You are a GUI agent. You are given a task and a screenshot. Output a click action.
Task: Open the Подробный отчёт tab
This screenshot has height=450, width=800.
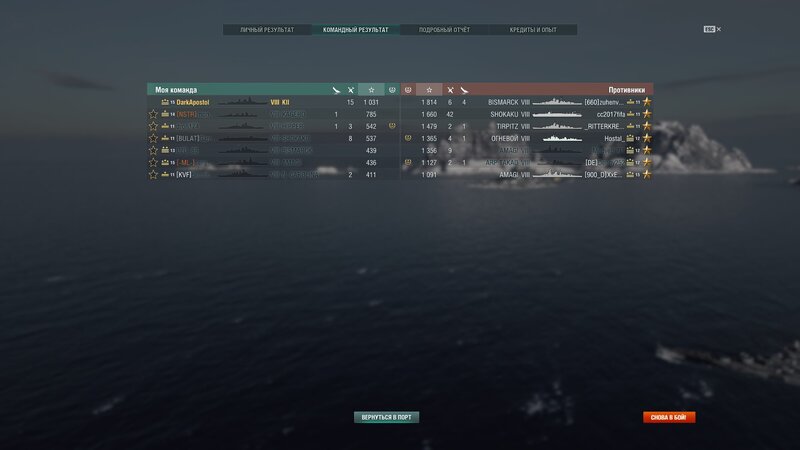pos(444,30)
